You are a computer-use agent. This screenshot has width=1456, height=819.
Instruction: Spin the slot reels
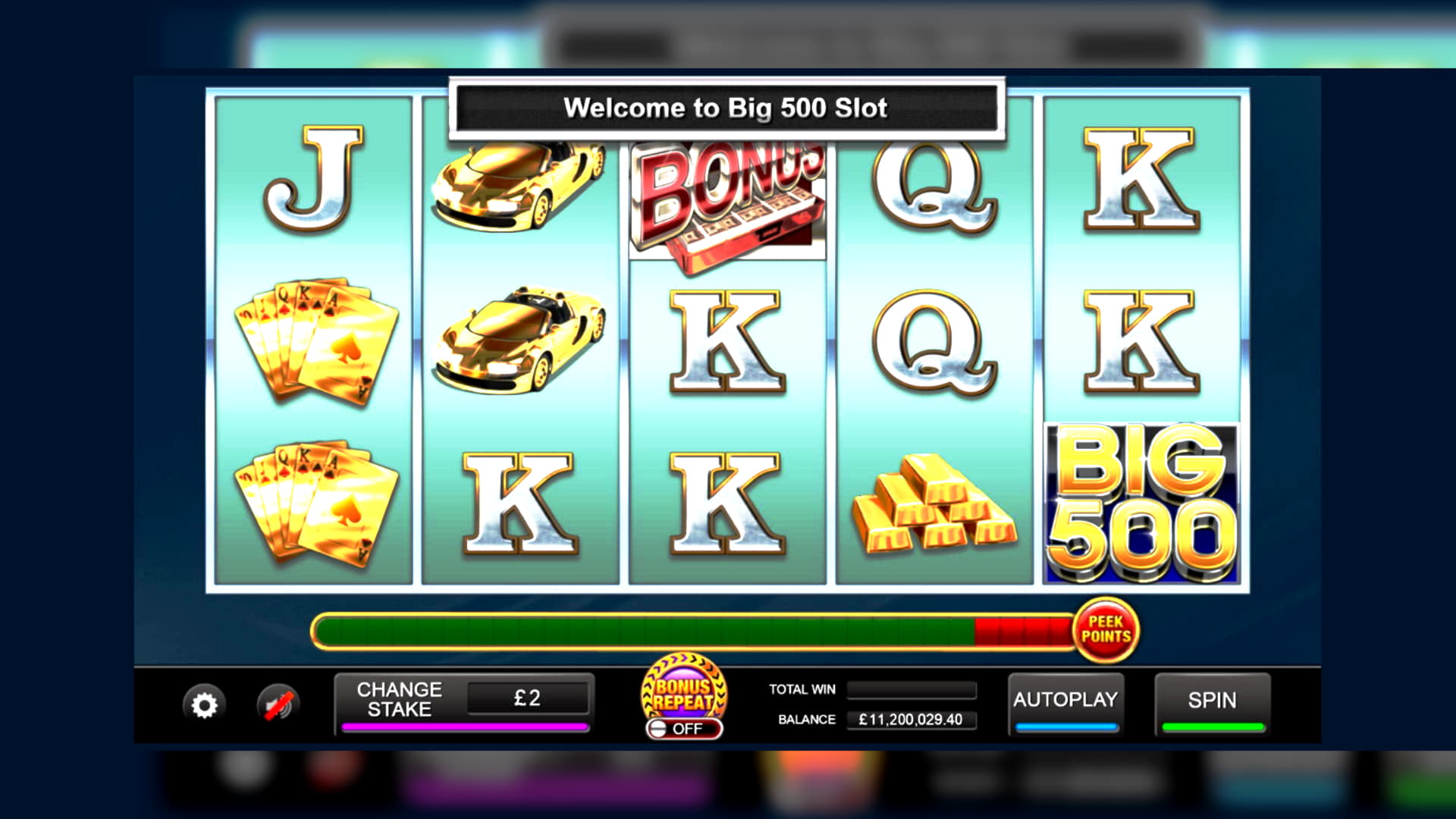coord(1212,701)
